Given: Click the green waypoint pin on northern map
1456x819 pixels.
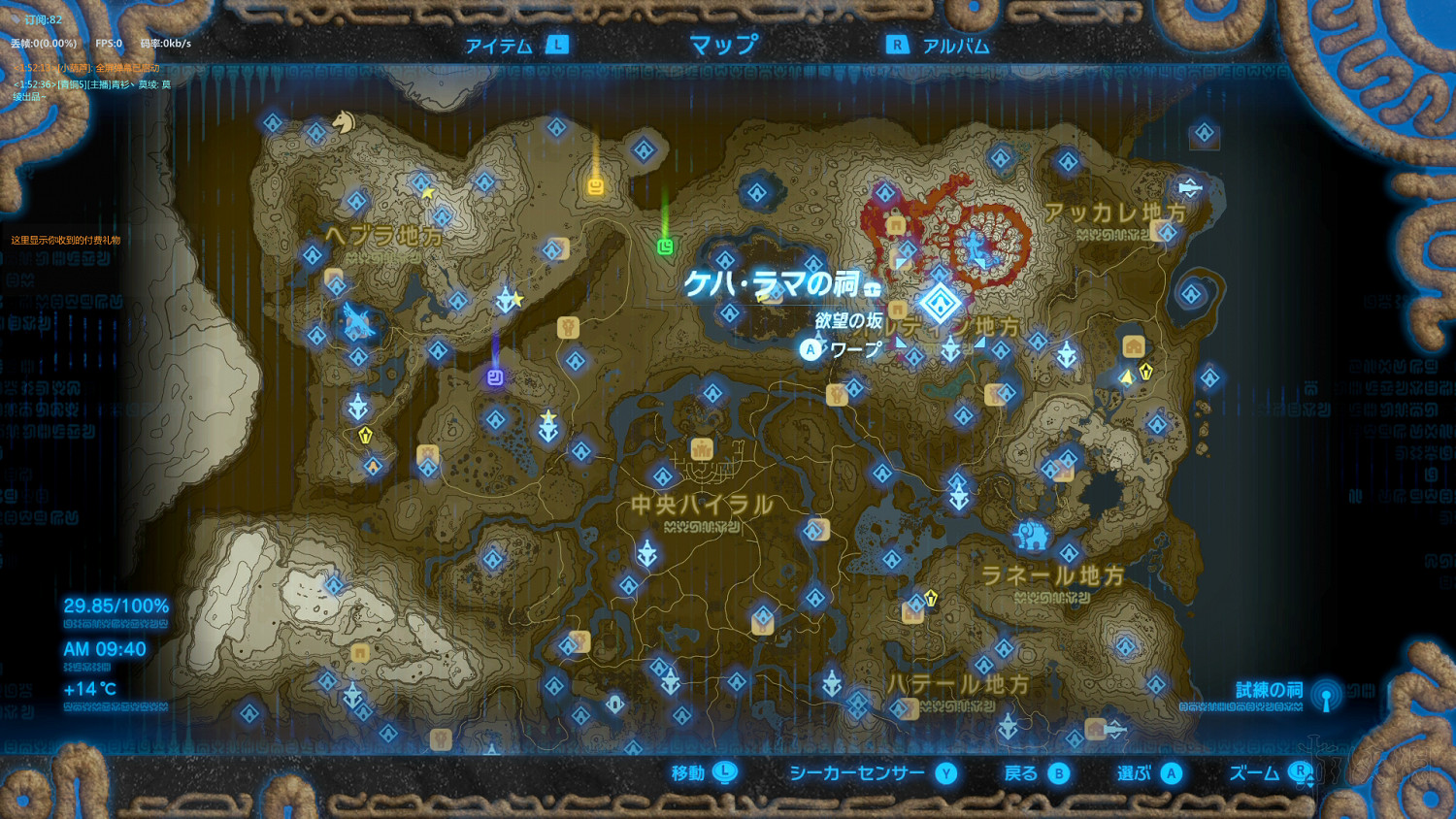Looking at the screenshot, I should 666,246.
